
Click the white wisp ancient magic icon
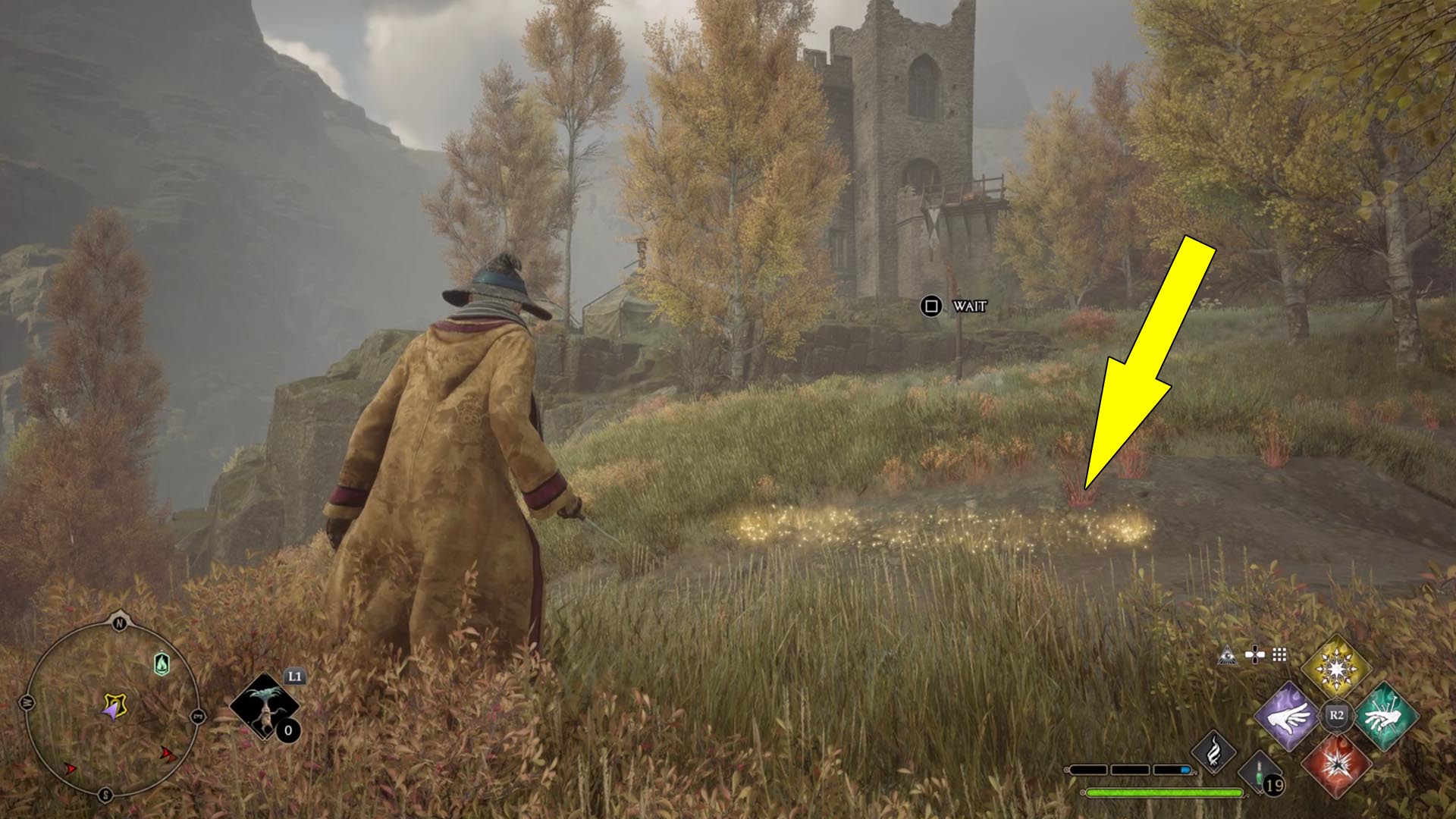[1213, 751]
